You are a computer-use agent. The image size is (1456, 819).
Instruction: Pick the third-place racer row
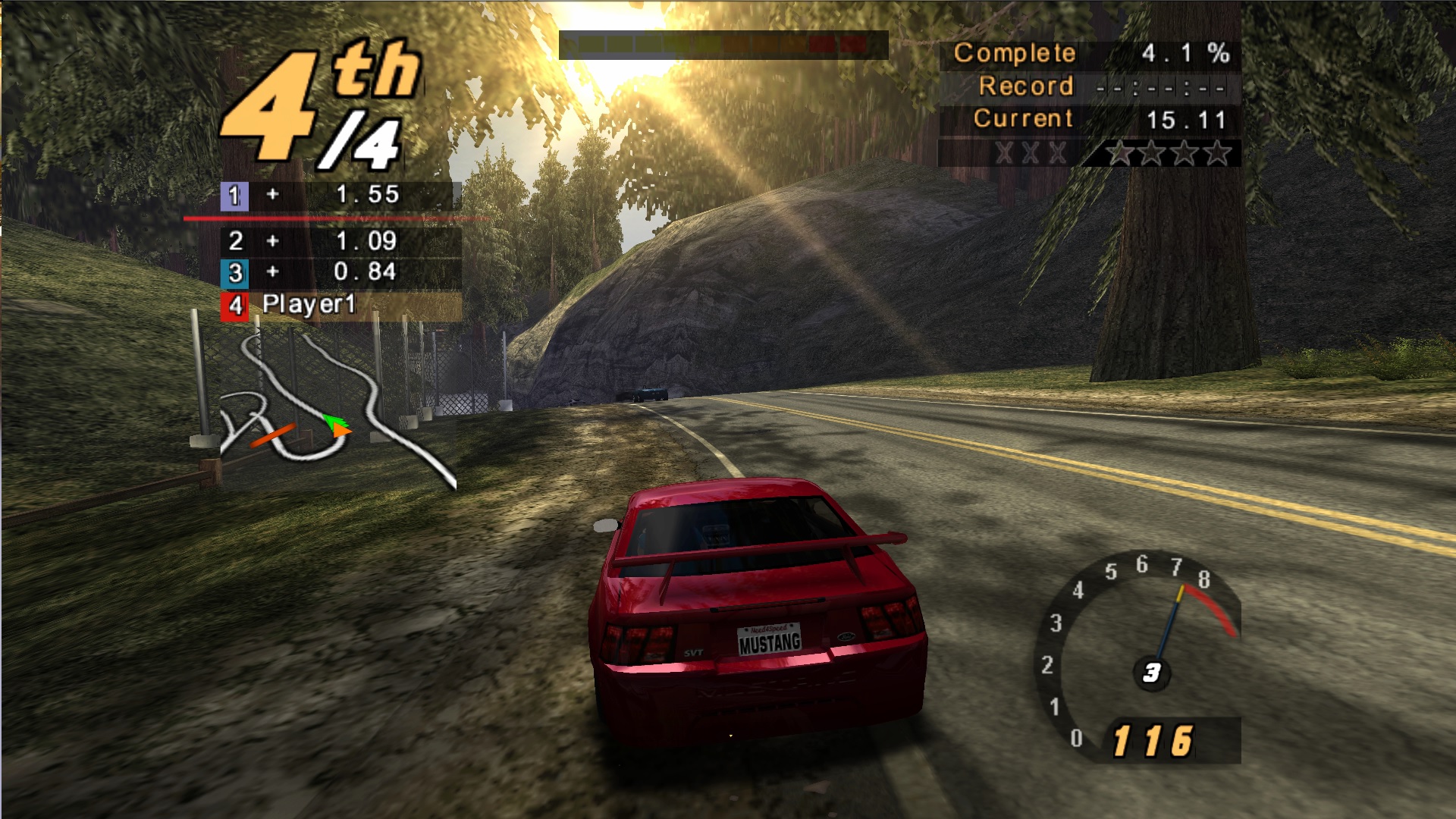point(340,272)
